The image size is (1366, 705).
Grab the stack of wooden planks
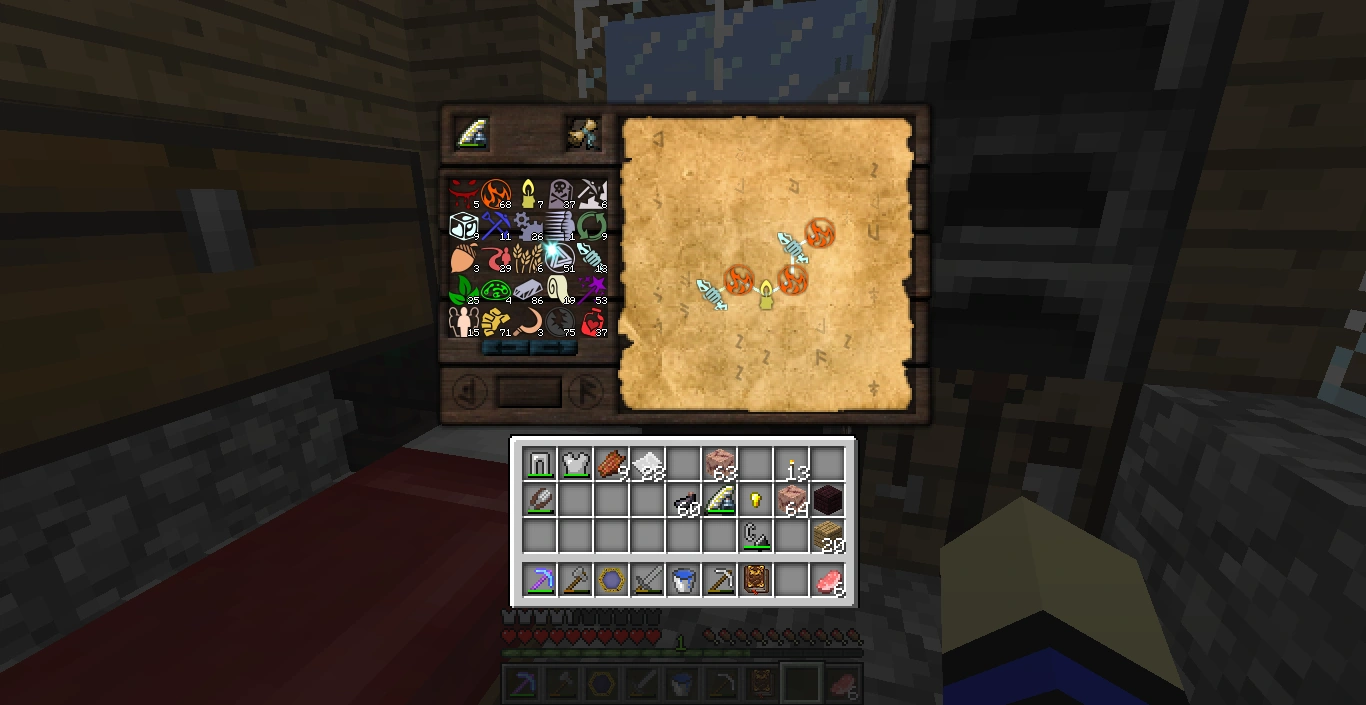pyautogui.click(x=828, y=536)
